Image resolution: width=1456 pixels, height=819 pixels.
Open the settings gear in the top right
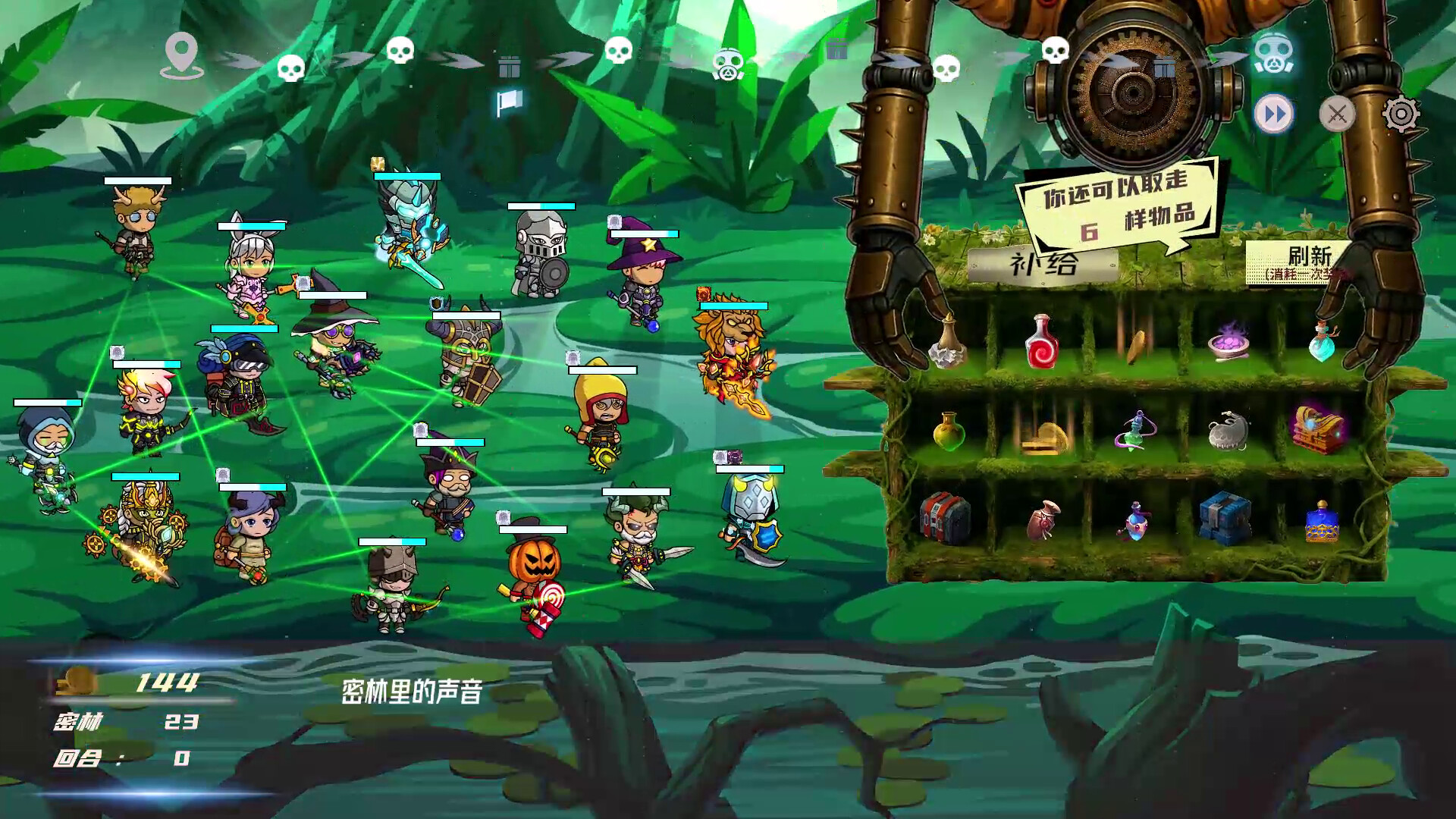(x=1401, y=114)
